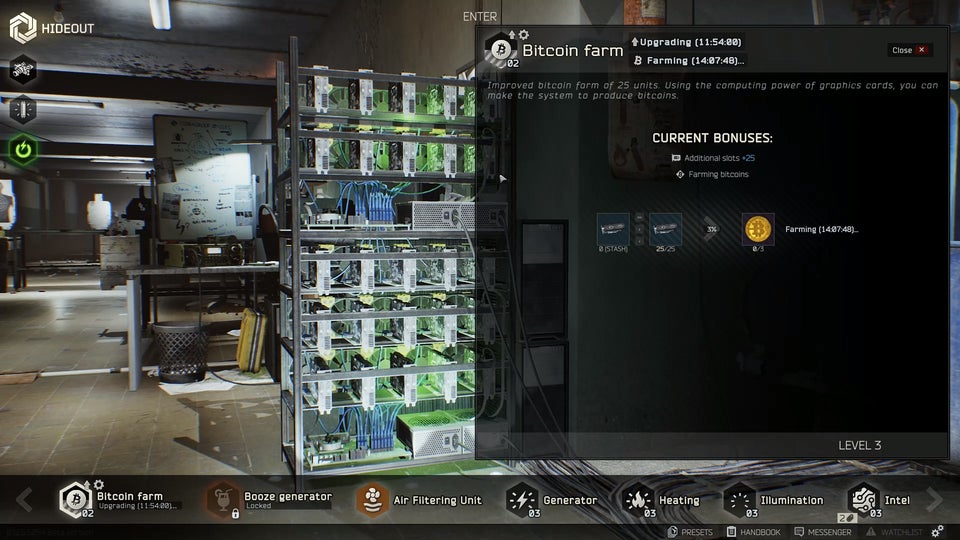Choose the Heating module
Screen dimensions: 960x540
pyautogui.click(x=662, y=499)
